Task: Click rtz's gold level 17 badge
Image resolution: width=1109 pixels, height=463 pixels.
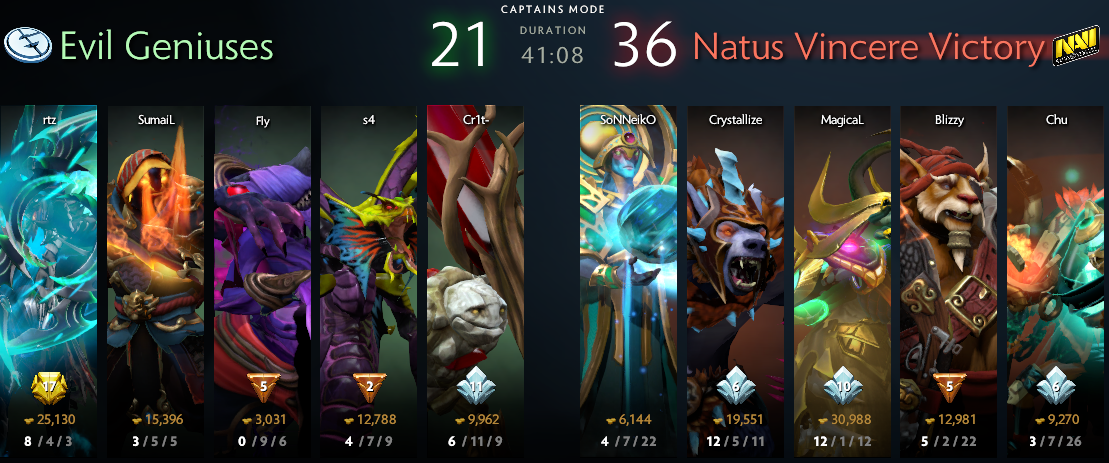Action: pos(48,385)
